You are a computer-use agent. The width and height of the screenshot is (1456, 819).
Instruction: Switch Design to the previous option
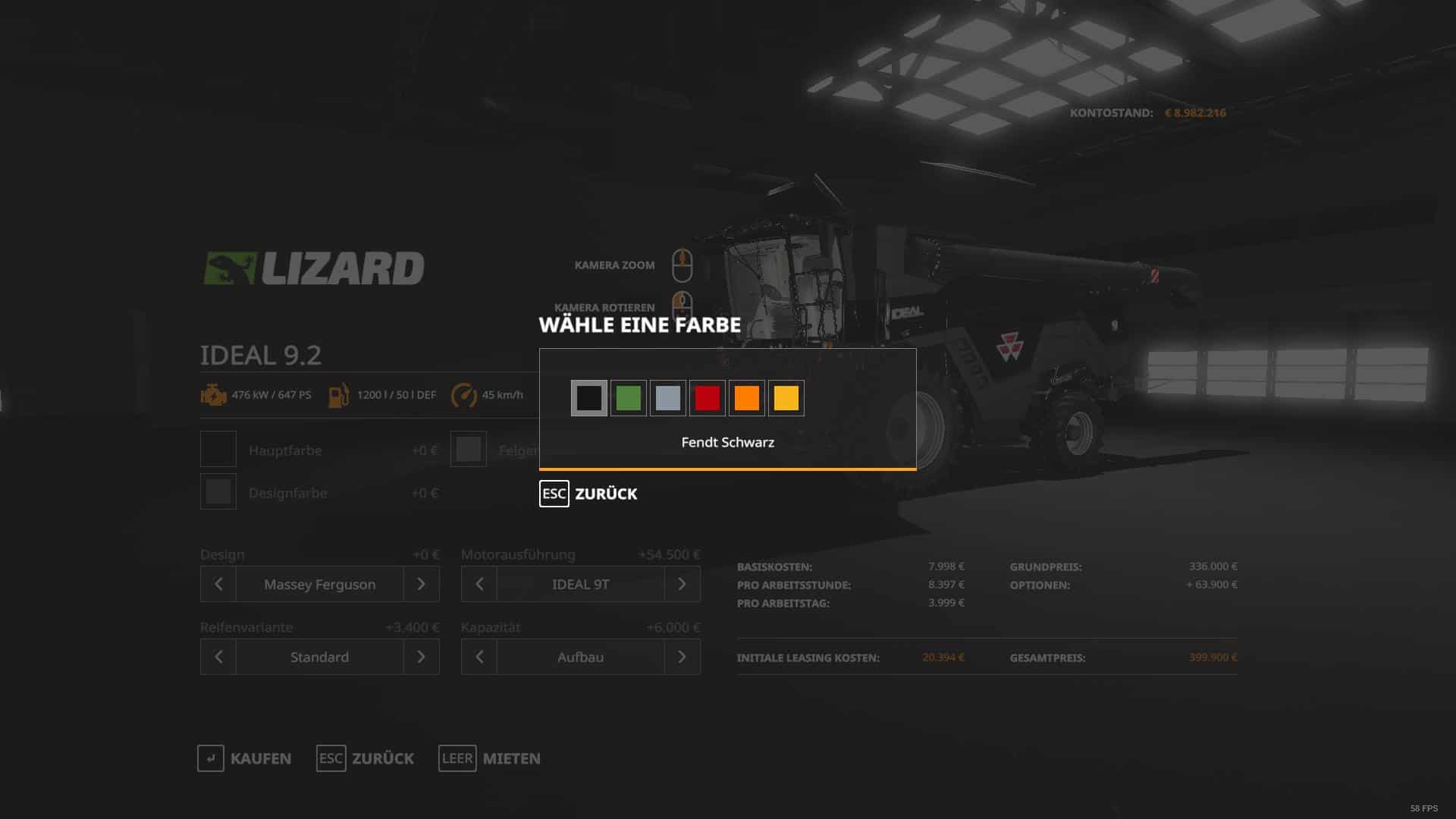tap(218, 584)
